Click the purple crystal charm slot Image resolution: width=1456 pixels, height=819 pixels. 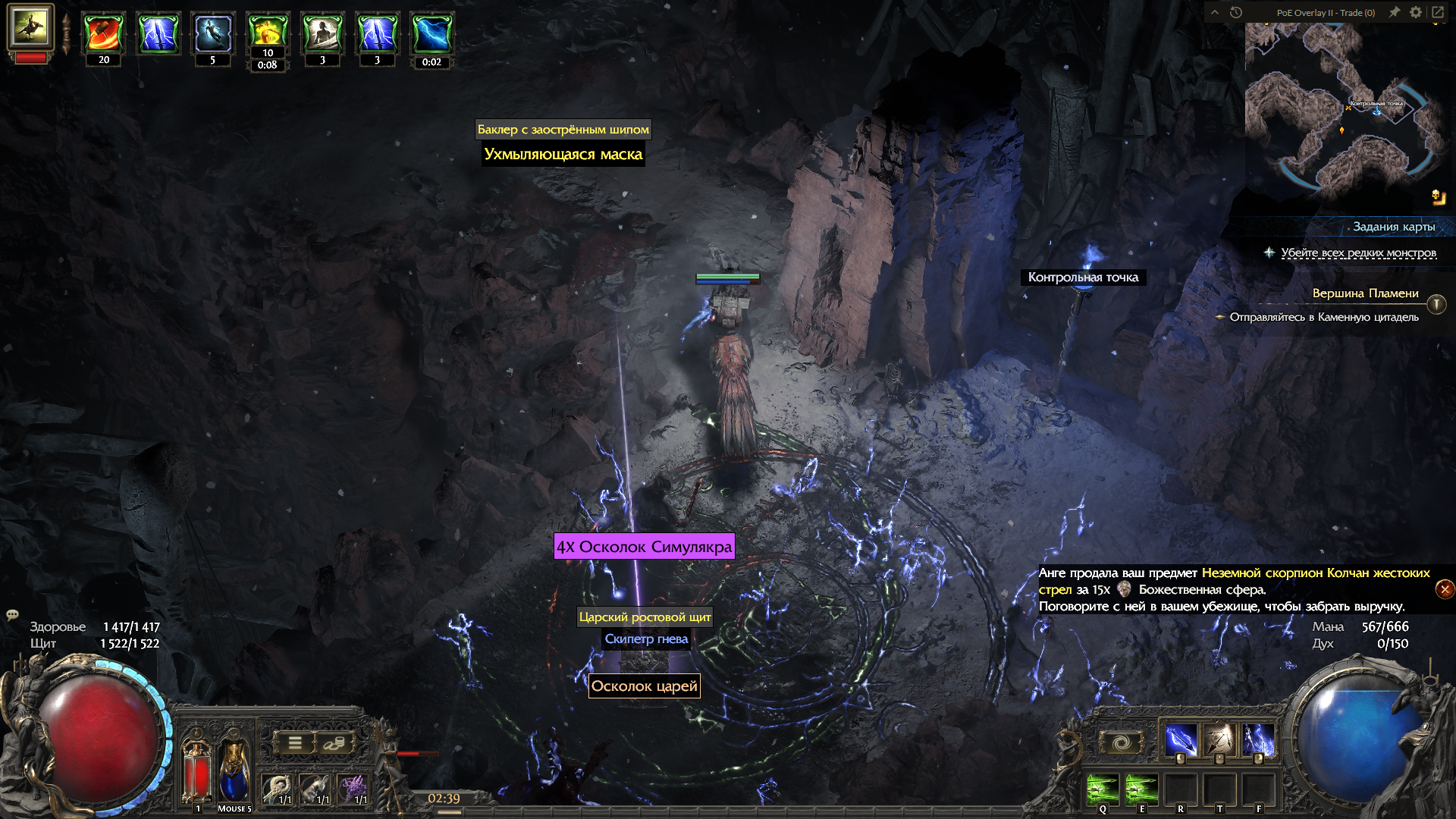pos(353,789)
